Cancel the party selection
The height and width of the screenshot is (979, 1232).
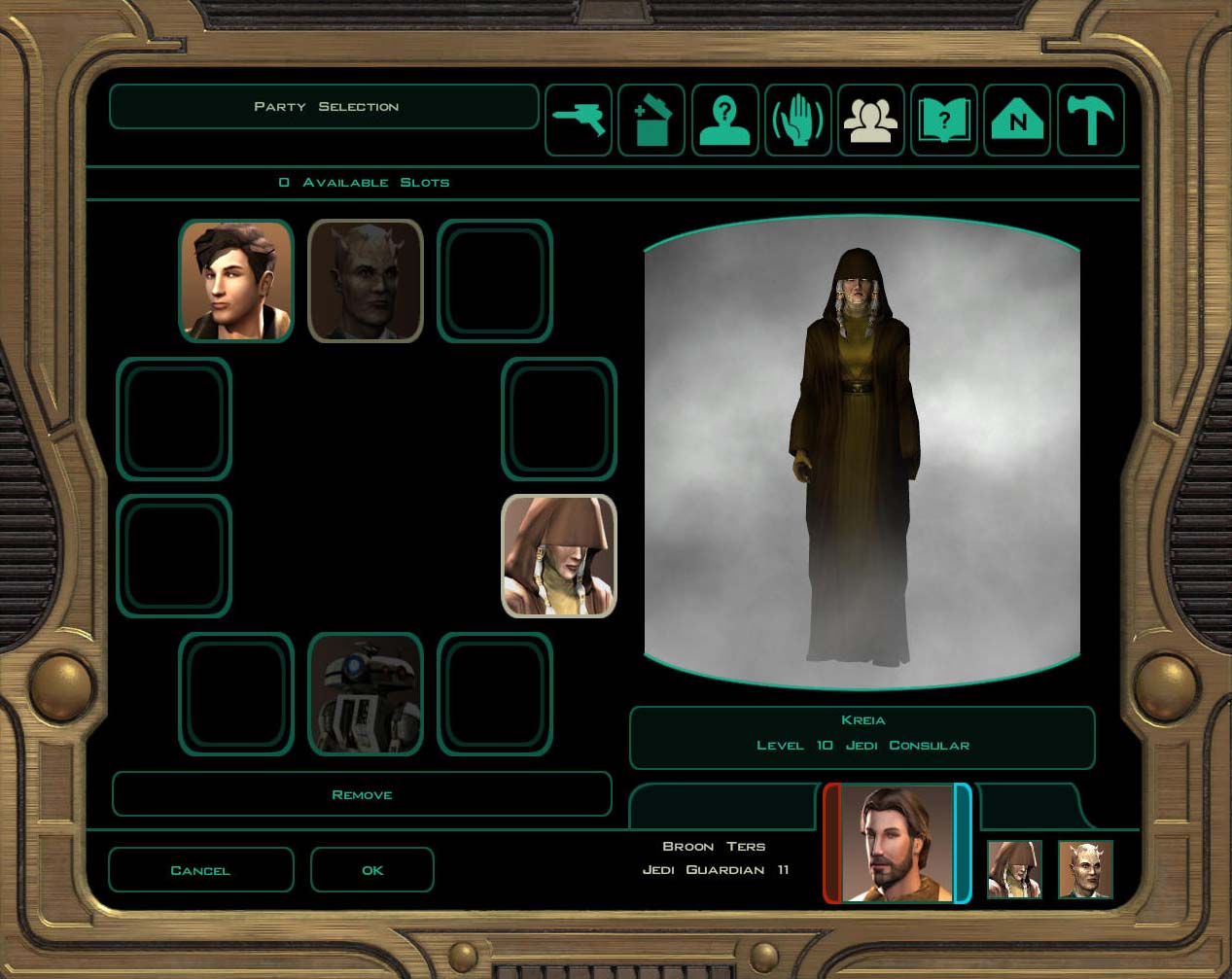(200, 869)
